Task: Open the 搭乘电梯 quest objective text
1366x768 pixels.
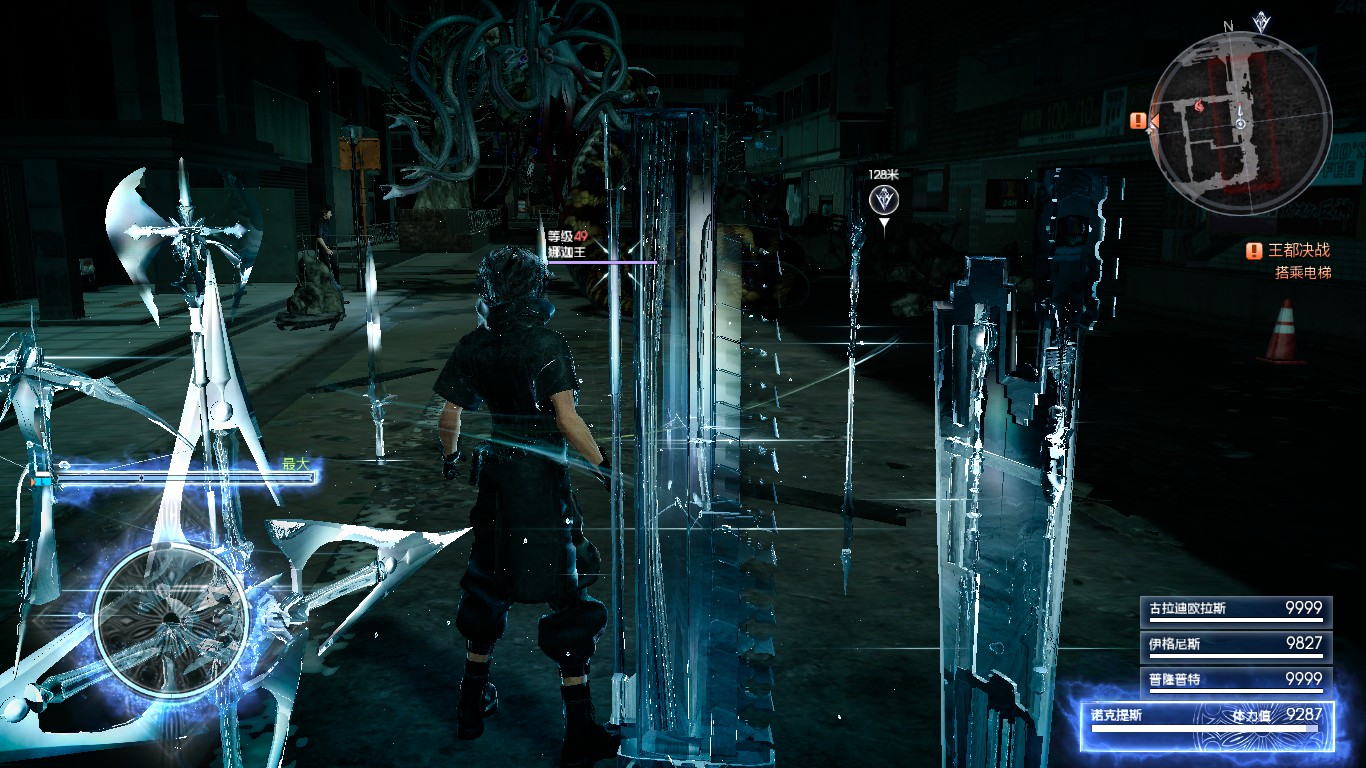Action: pyautogui.click(x=1304, y=273)
